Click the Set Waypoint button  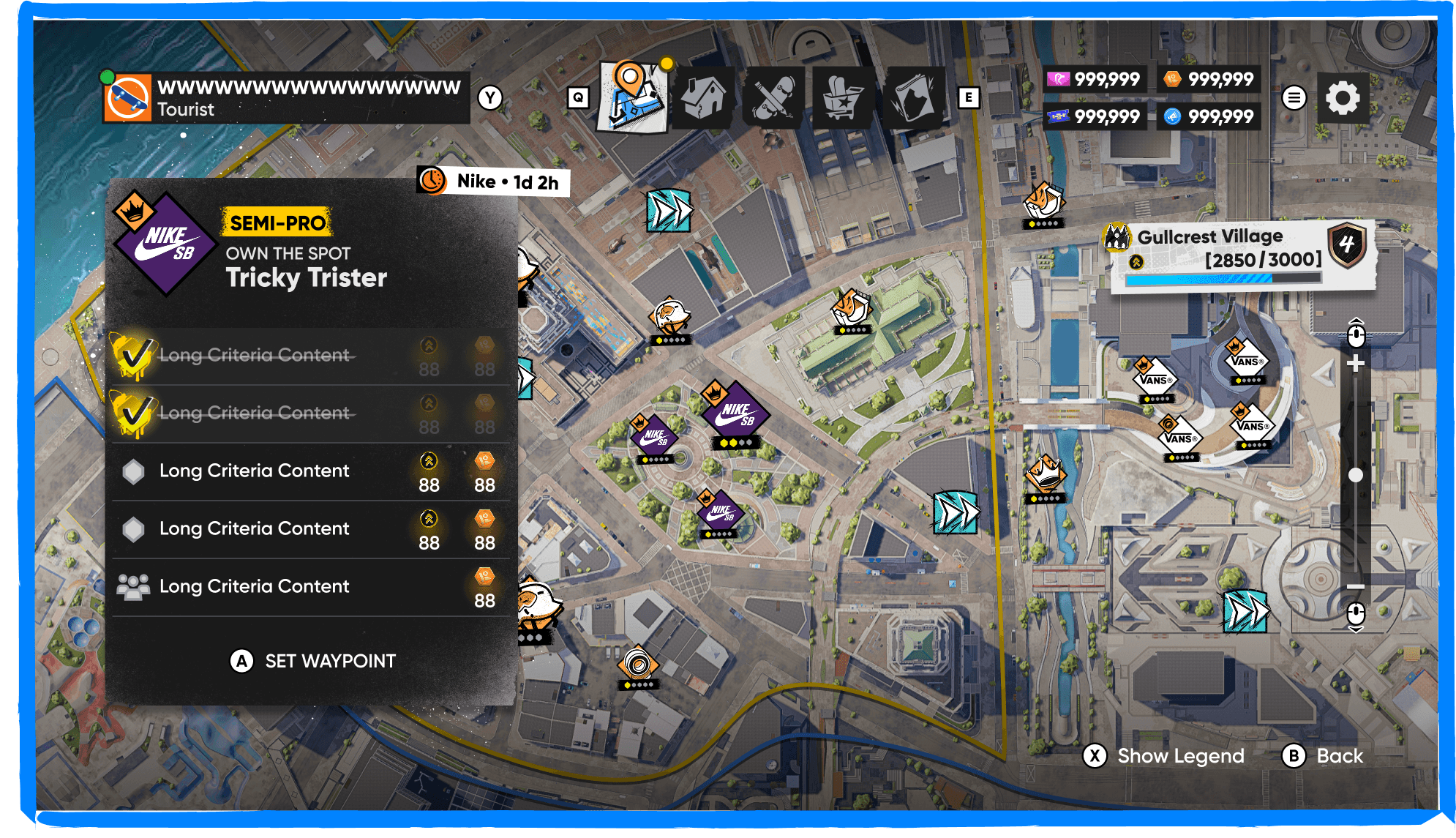tap(313, 661)
